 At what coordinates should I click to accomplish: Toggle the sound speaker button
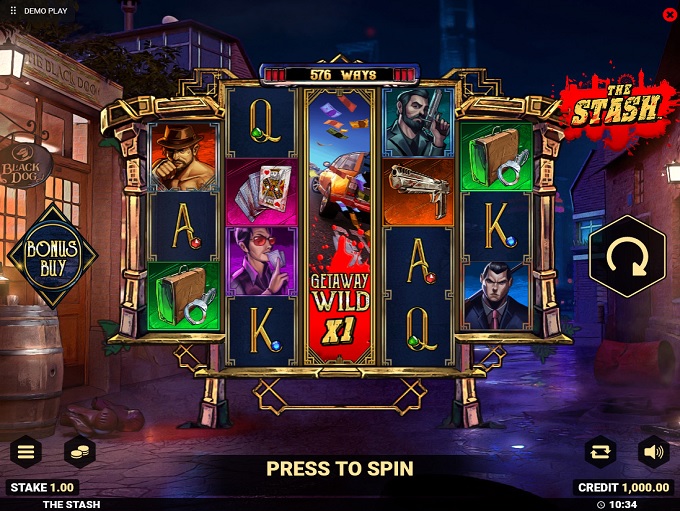pos(654,452)
